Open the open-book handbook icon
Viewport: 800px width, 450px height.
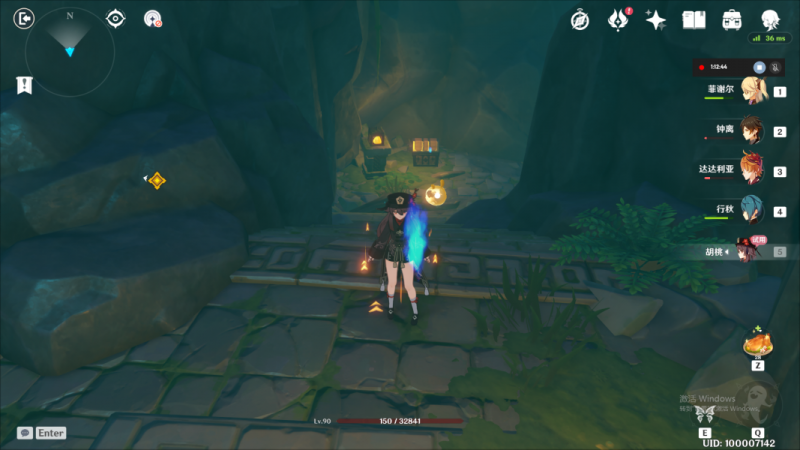pos(694,19)
